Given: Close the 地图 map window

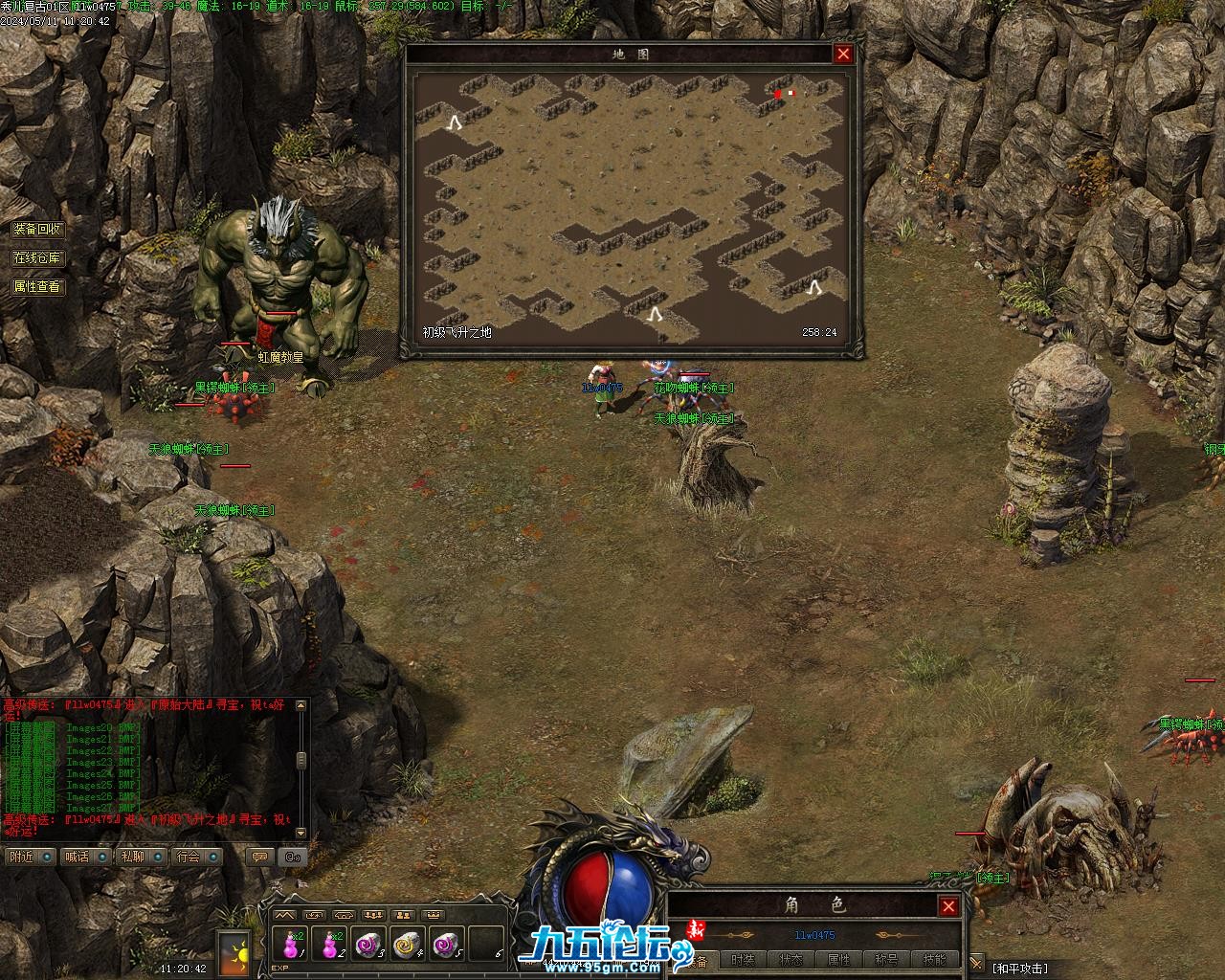Looking at the screenshot, I should pyautogui.click(x=843, y=55).
